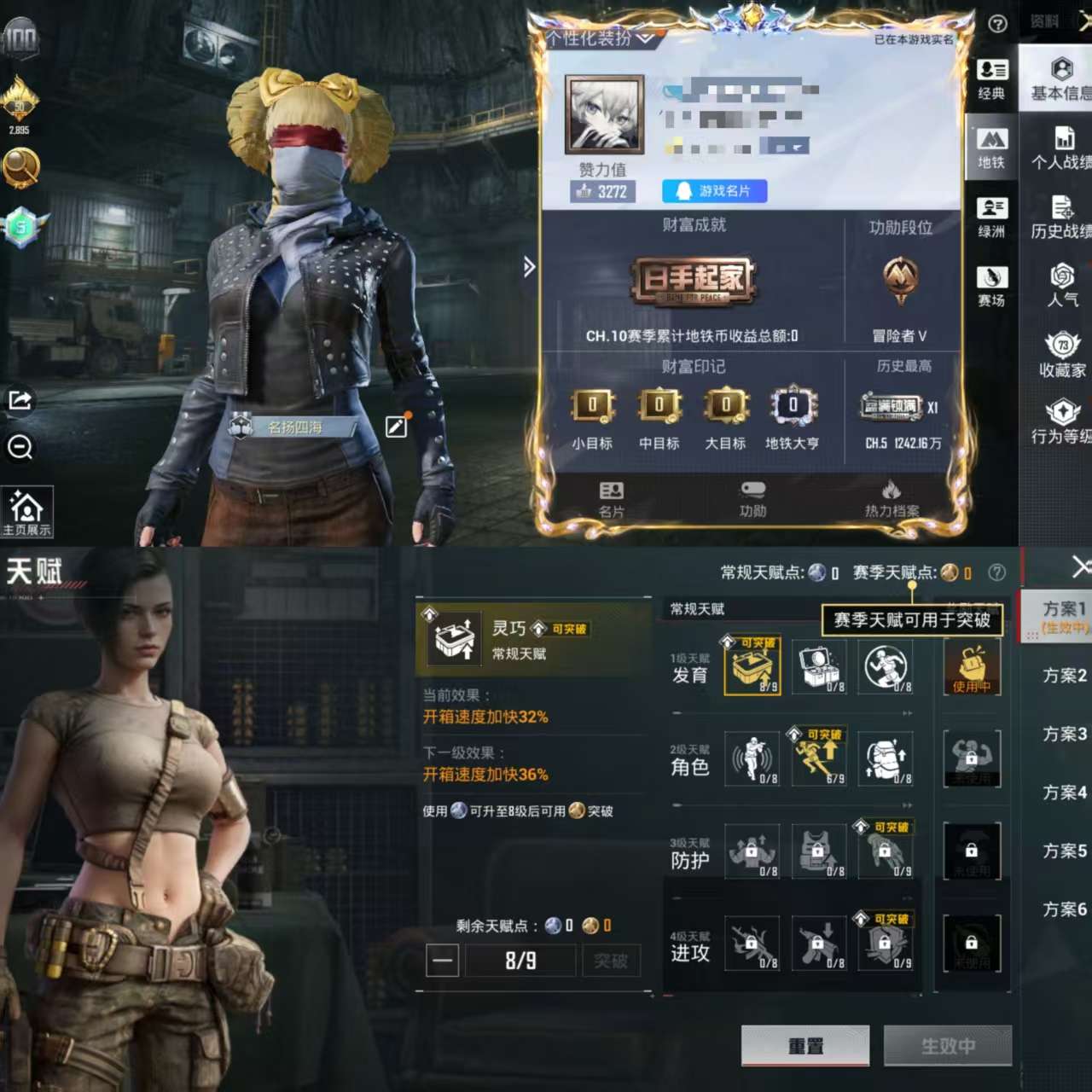This screenshot has height=1092, width=1092.
Task: Click the zoom-out magnifier icon
Action: tap(20, 446)
